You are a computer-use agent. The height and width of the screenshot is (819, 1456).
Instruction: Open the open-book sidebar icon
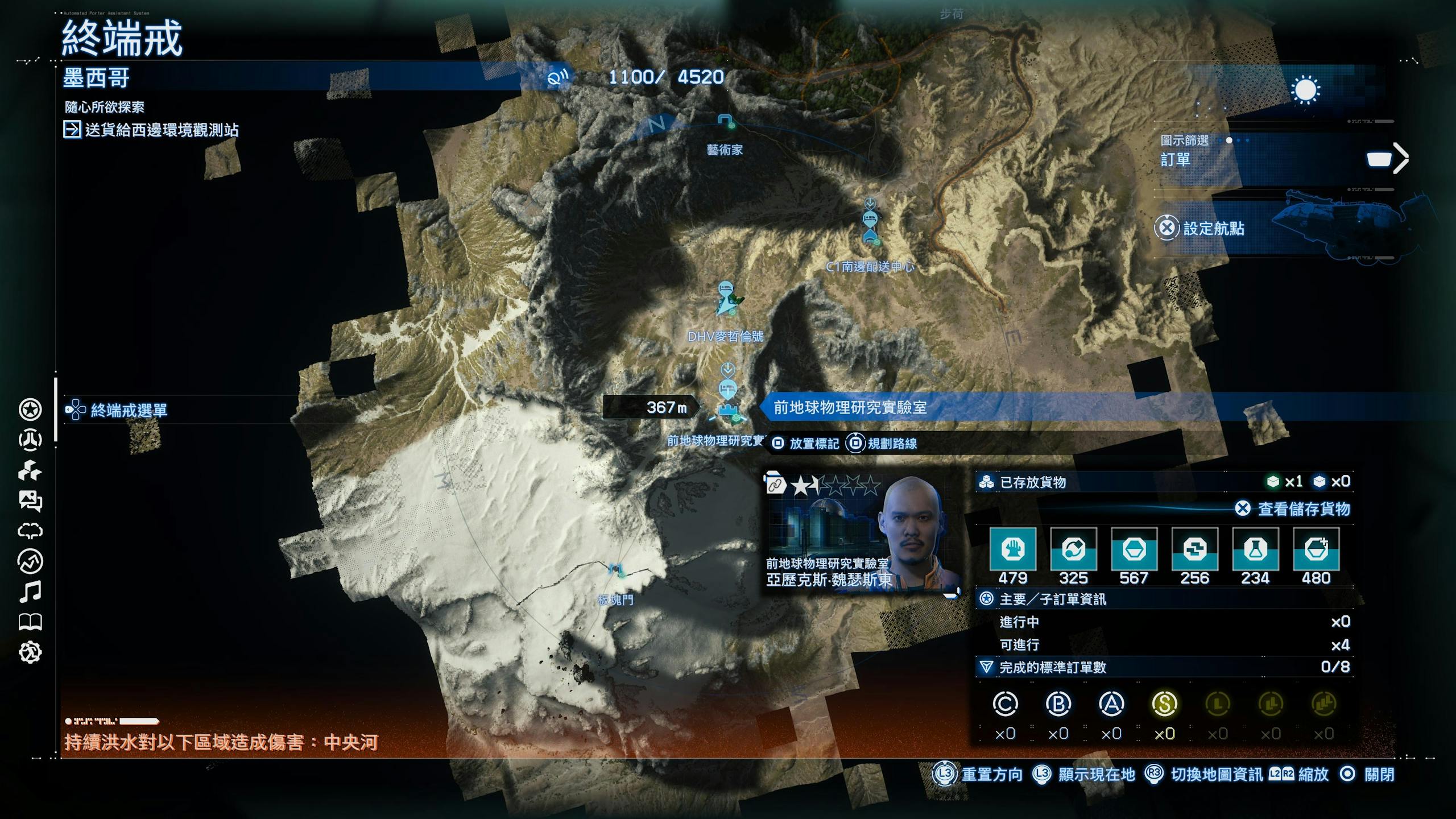(x=30, y=622)
